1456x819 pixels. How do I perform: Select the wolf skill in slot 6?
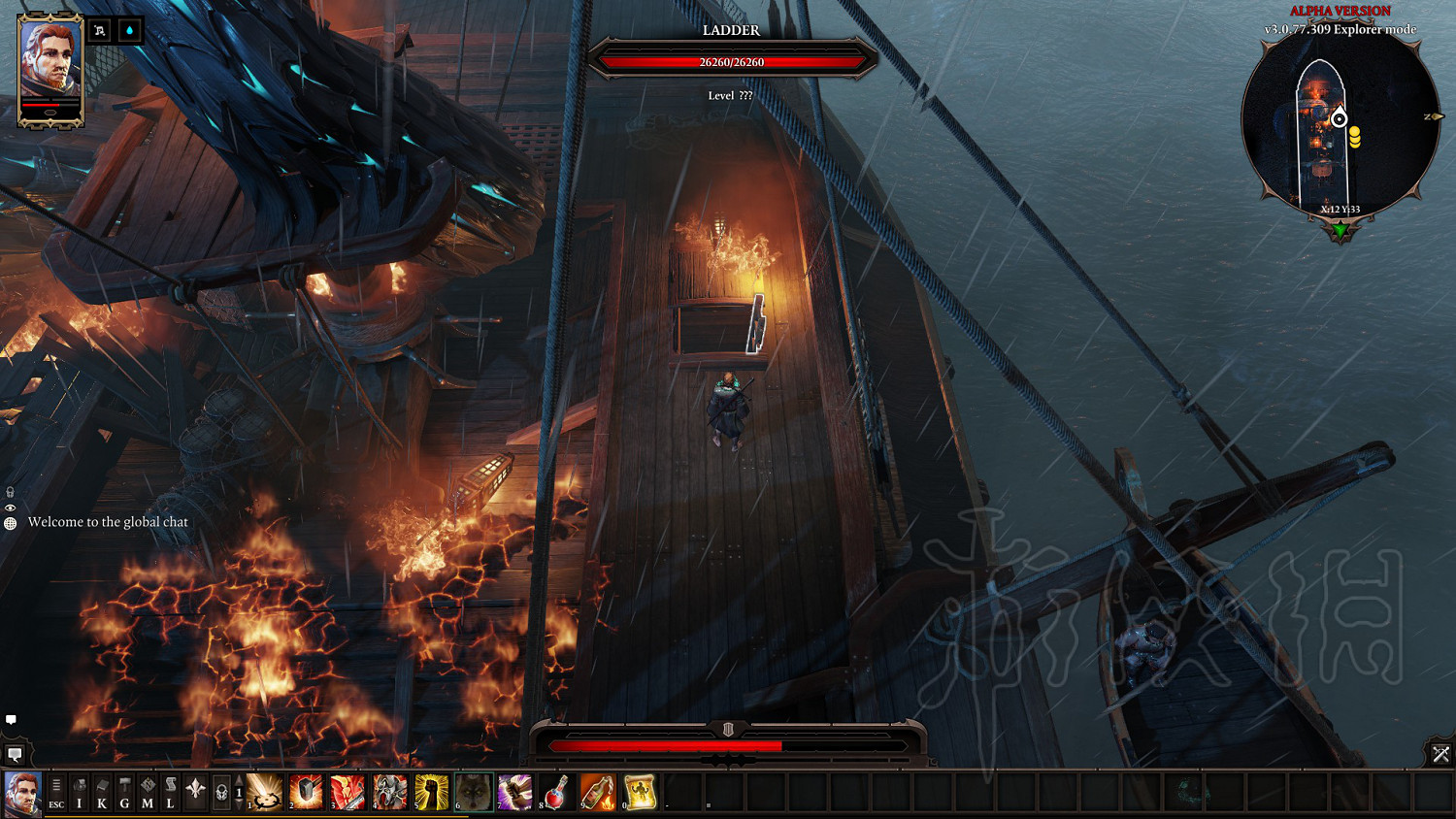click(474, 792)
